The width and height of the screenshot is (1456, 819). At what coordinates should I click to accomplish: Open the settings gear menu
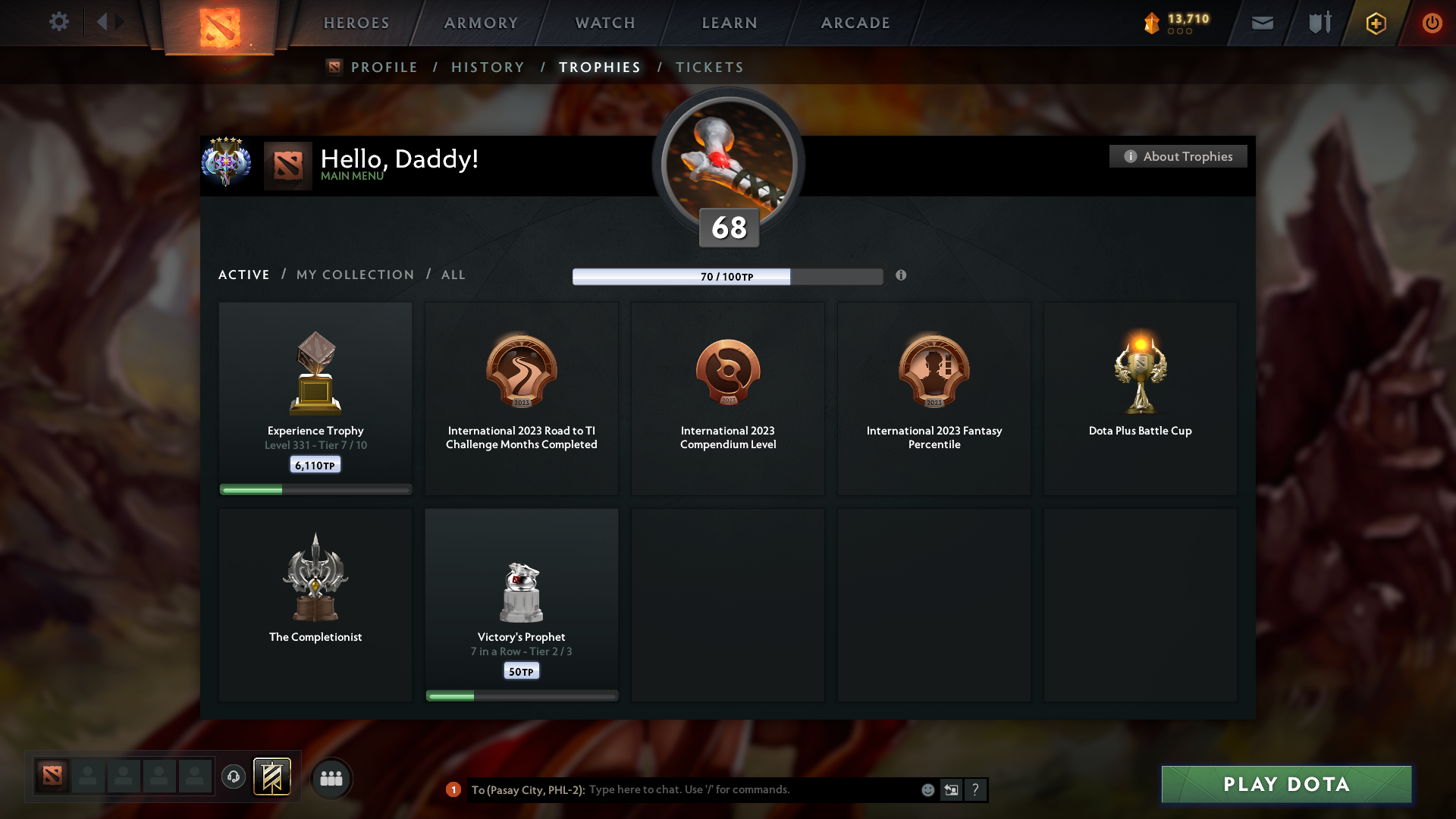pyautogui.click(x=58, y=22)
